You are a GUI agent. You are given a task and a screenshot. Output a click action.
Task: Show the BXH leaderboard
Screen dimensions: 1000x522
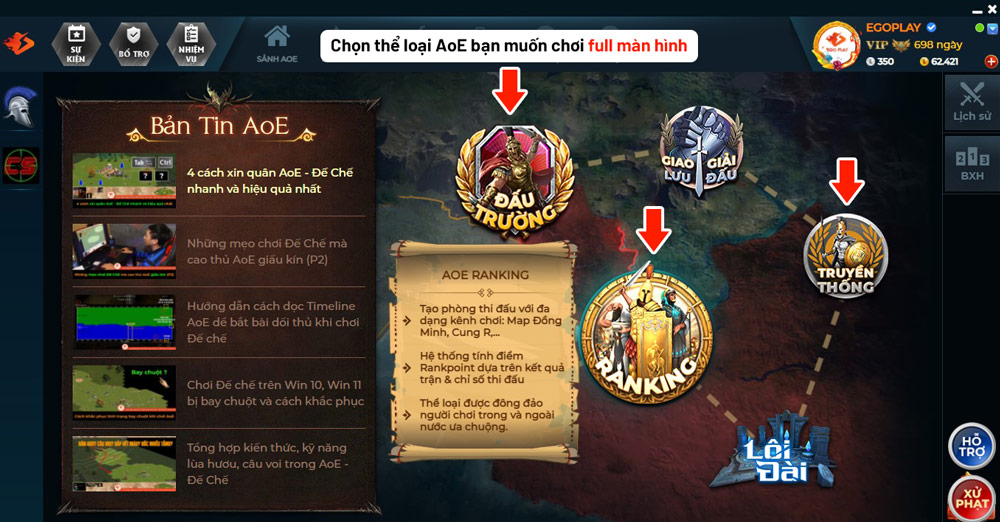click(x=971, y=163)
